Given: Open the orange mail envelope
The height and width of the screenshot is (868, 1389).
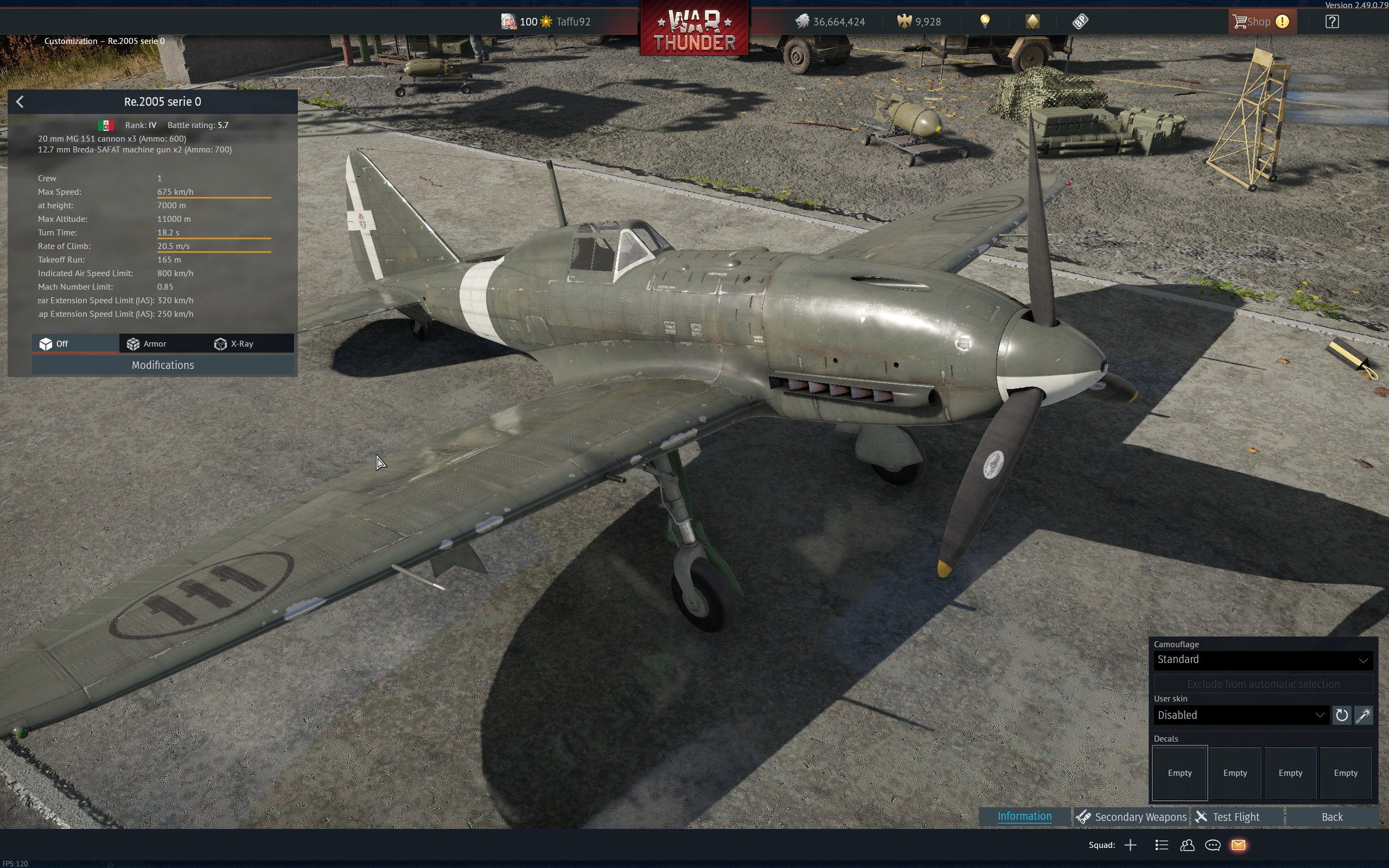Looking at the screenshot, I should click(x=1239, y=845).
